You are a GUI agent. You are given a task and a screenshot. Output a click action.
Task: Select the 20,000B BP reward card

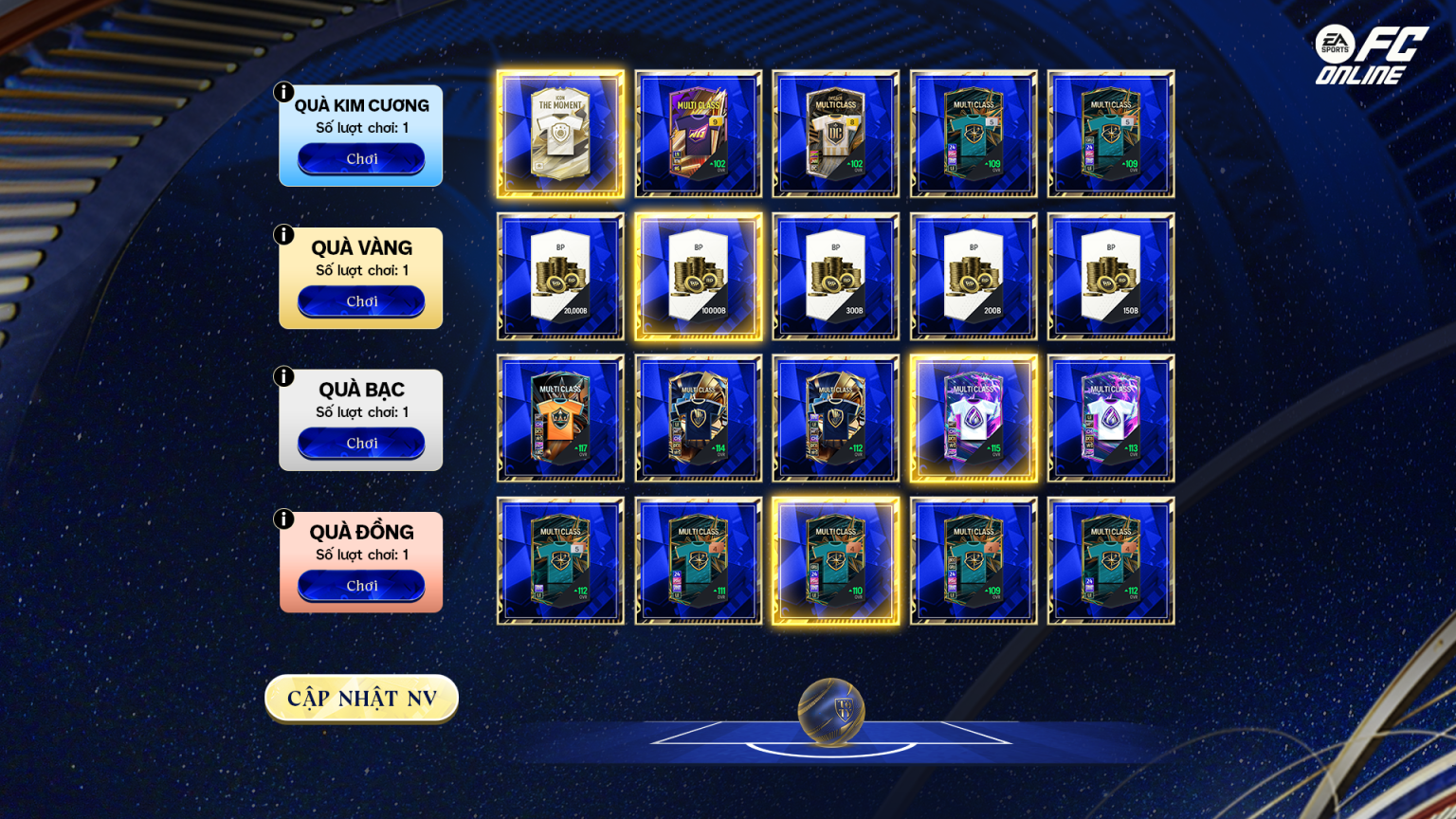point(559,276)
